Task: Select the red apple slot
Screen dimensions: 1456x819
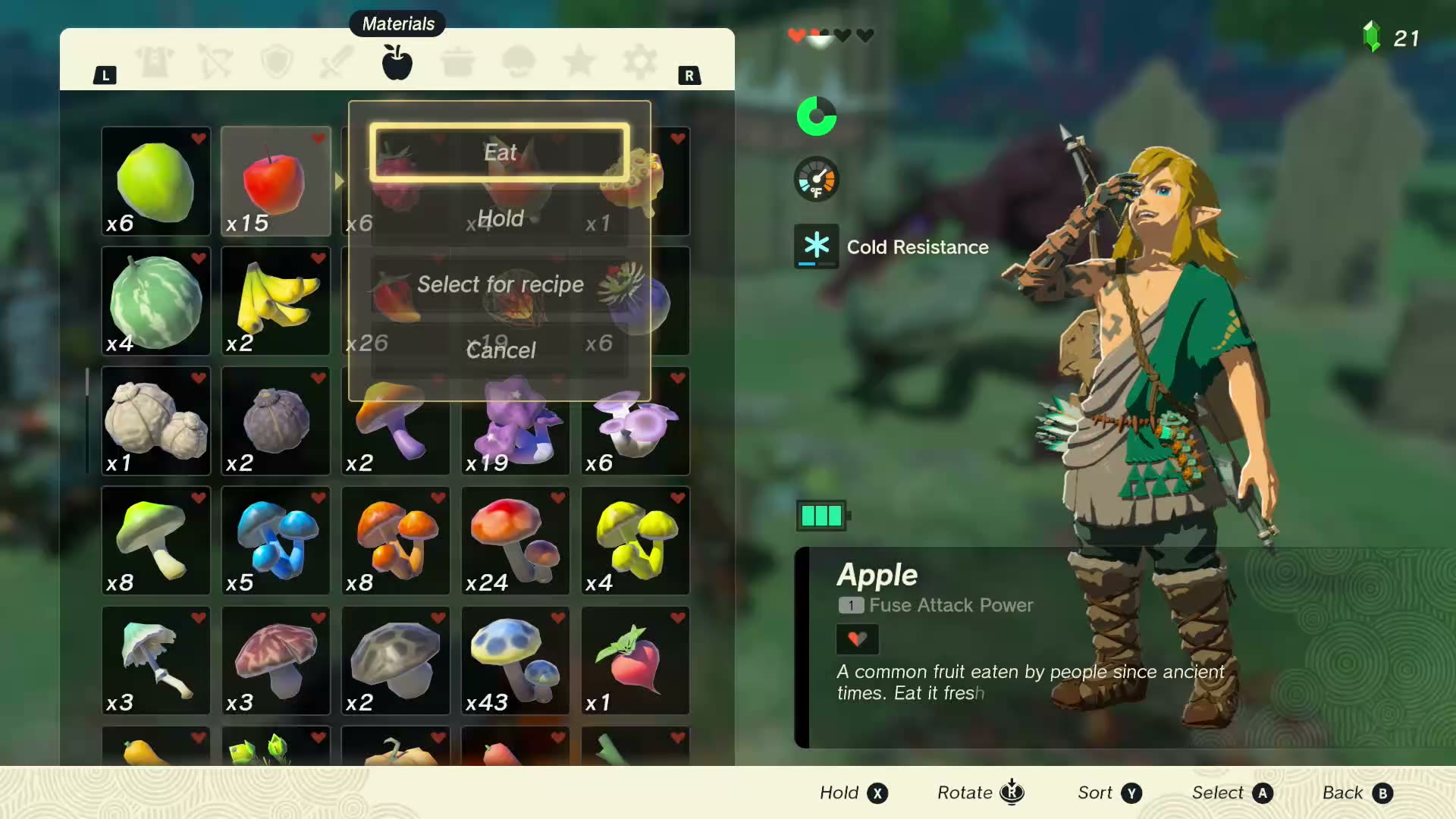Action: coord(275,181)
